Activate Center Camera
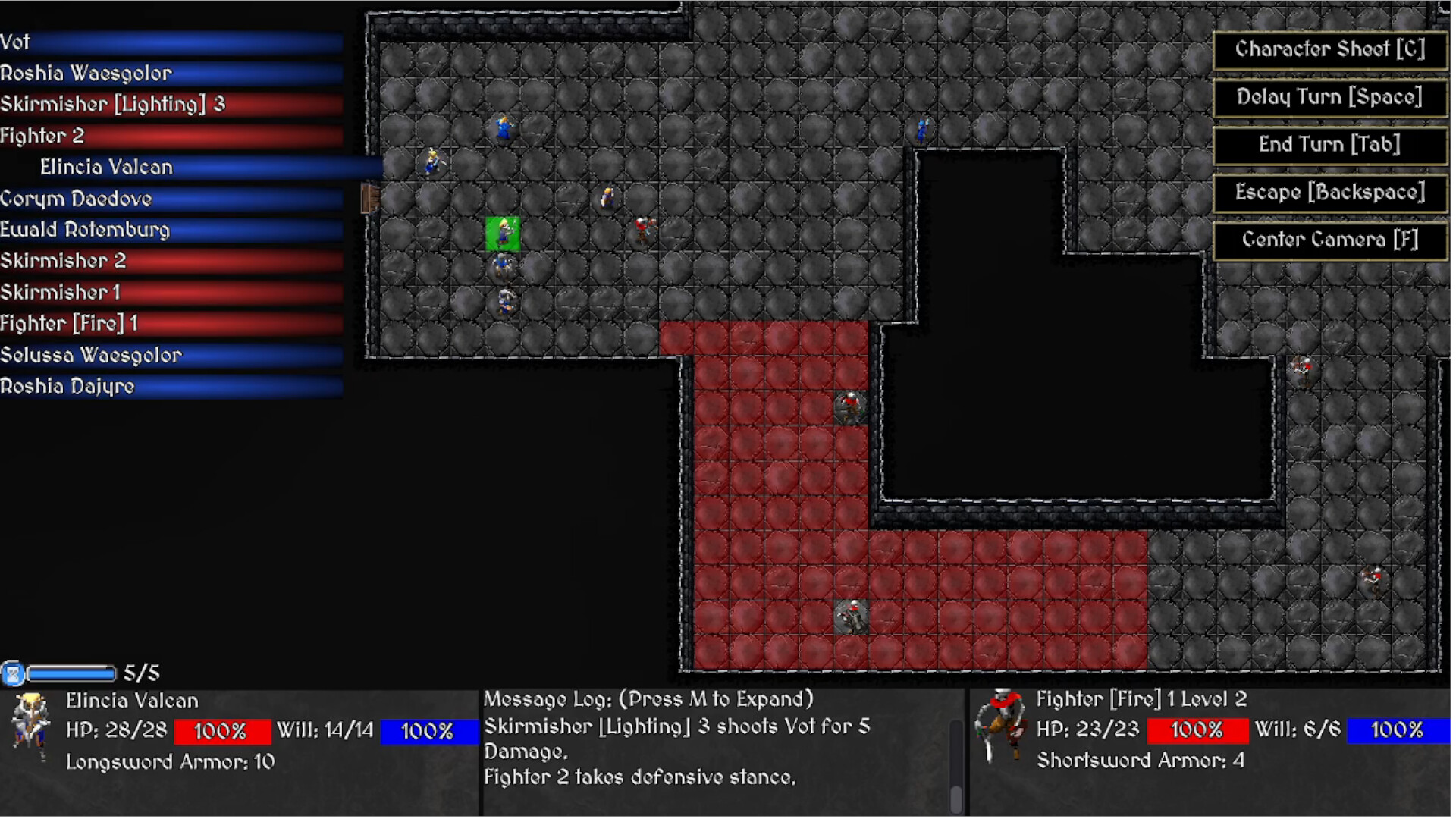 coord(1329,240)
